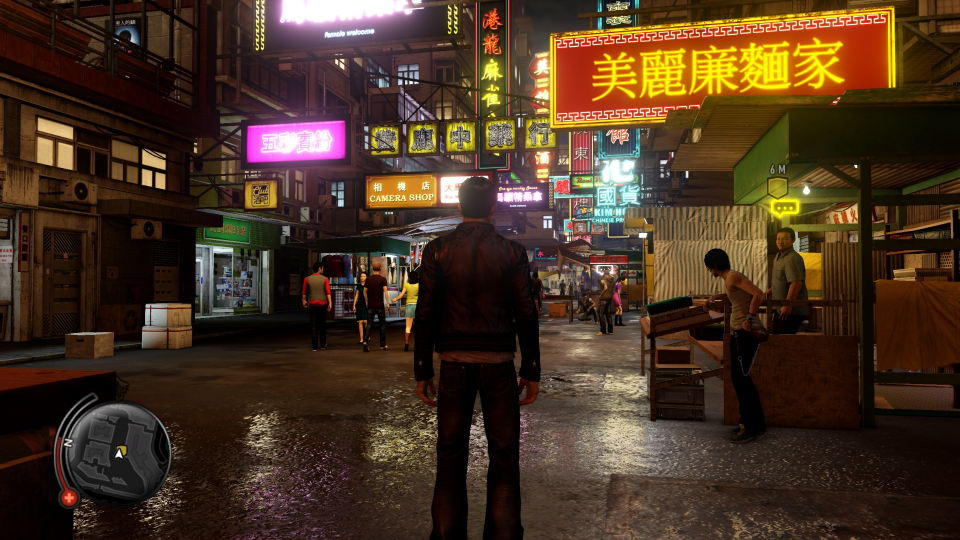Select the white player arrow on the minimap
The width and height of the screenshot is (960, 540).
pos(120,453)
